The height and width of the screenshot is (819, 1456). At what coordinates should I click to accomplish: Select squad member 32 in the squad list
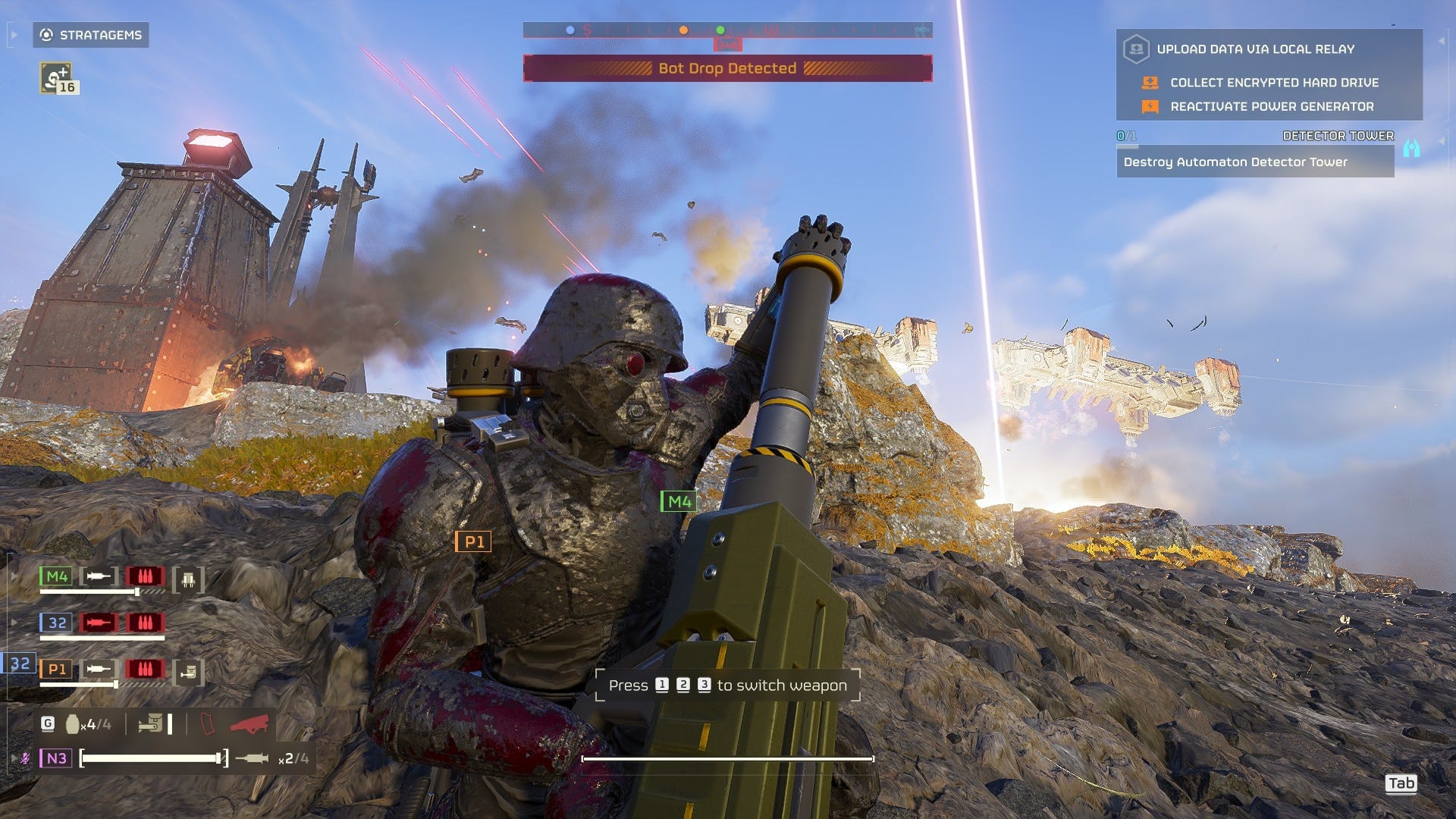56,623
